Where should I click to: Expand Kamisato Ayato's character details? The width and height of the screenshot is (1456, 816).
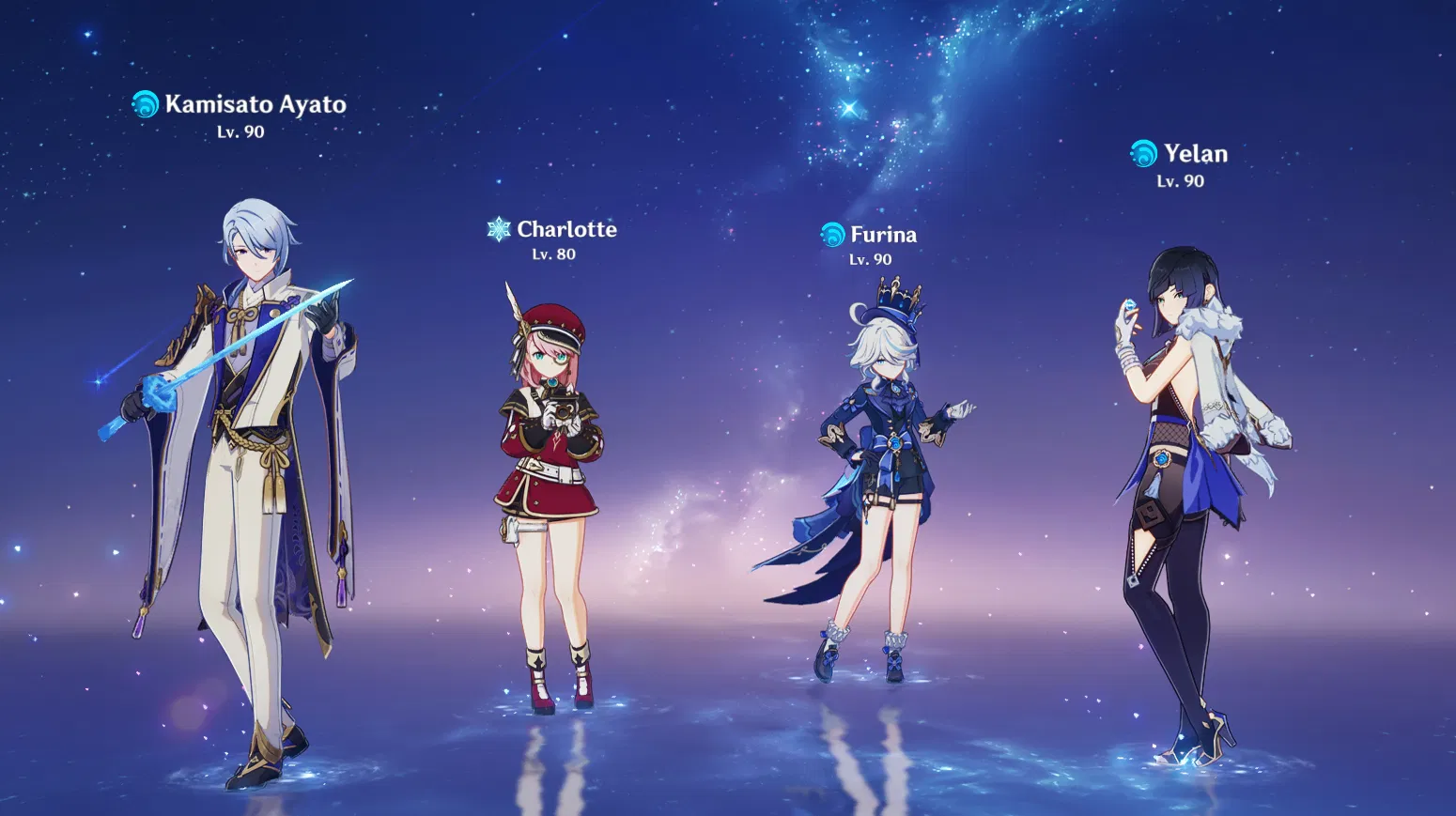[254, 105]
